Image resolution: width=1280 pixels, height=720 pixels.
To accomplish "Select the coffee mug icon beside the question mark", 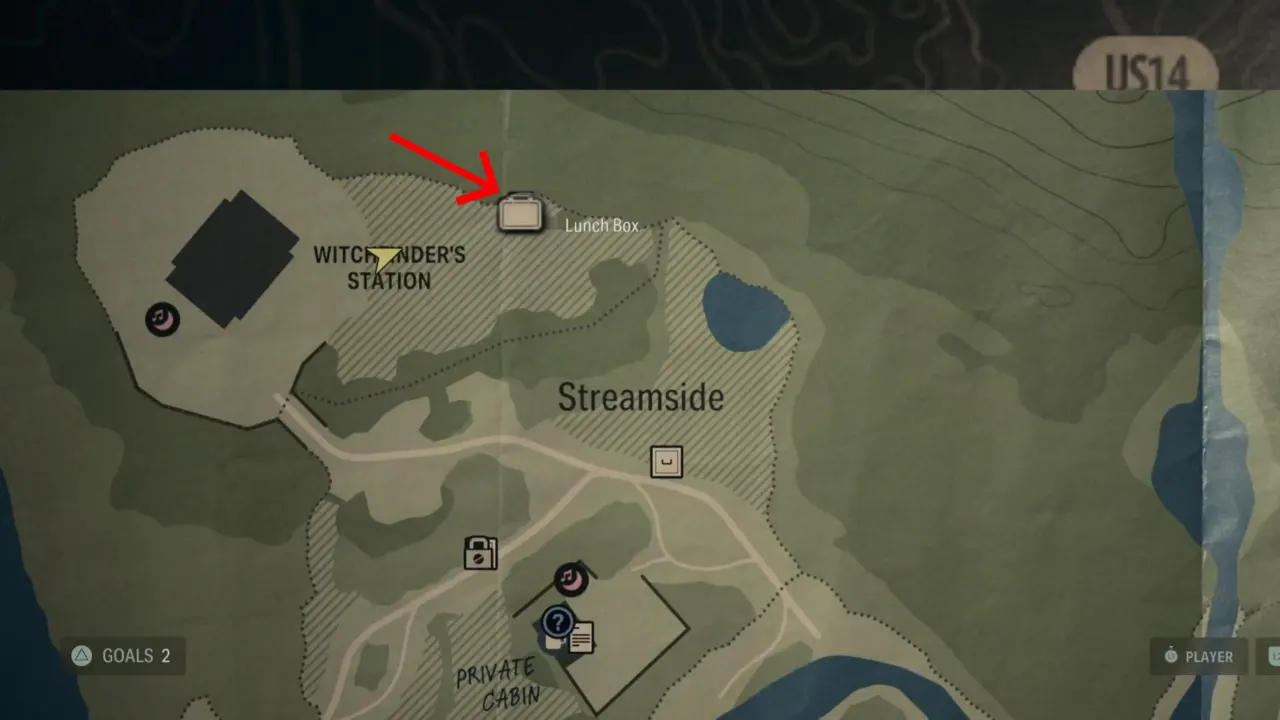I will (554, 642).
